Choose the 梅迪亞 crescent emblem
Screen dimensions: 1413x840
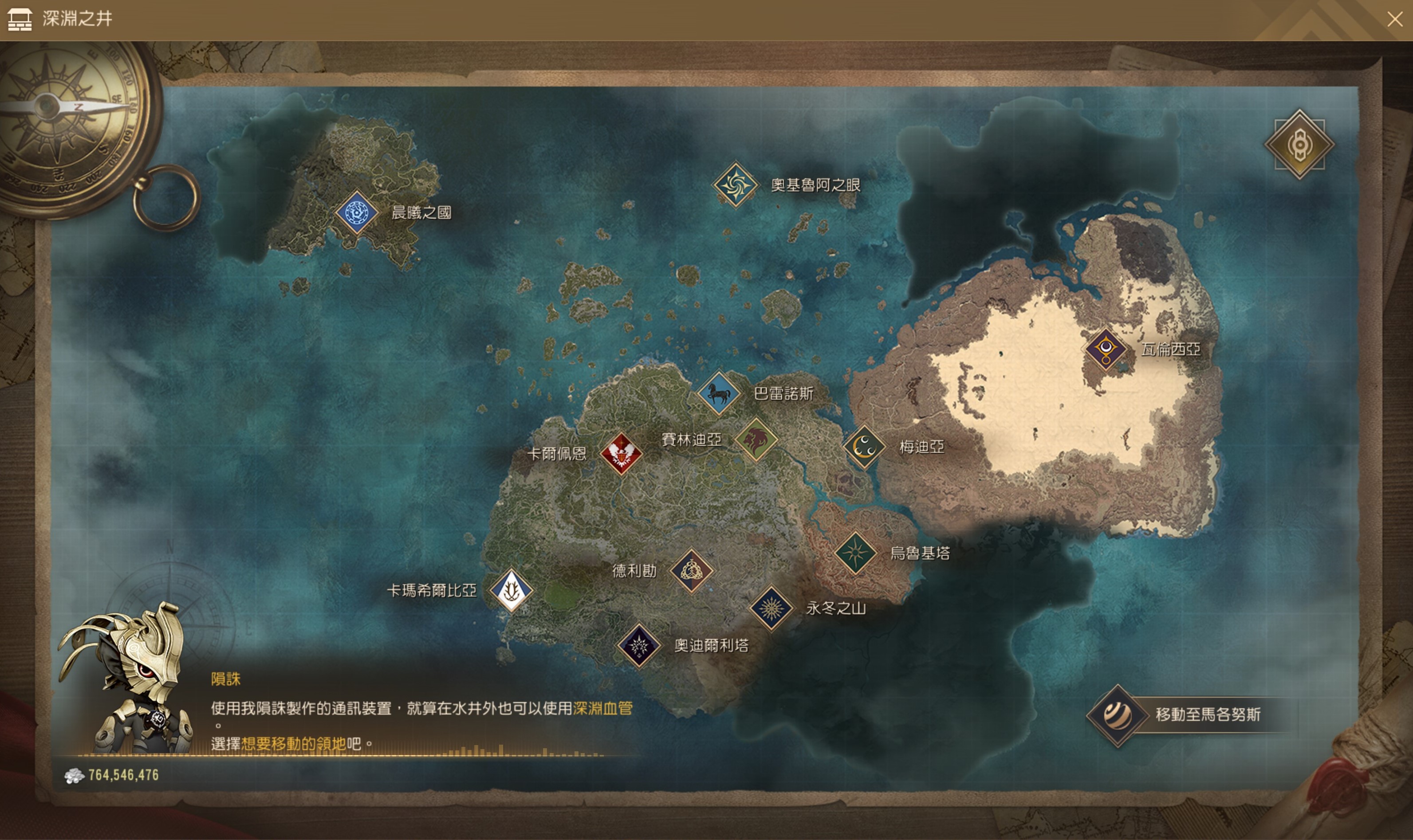click(865, 447)
